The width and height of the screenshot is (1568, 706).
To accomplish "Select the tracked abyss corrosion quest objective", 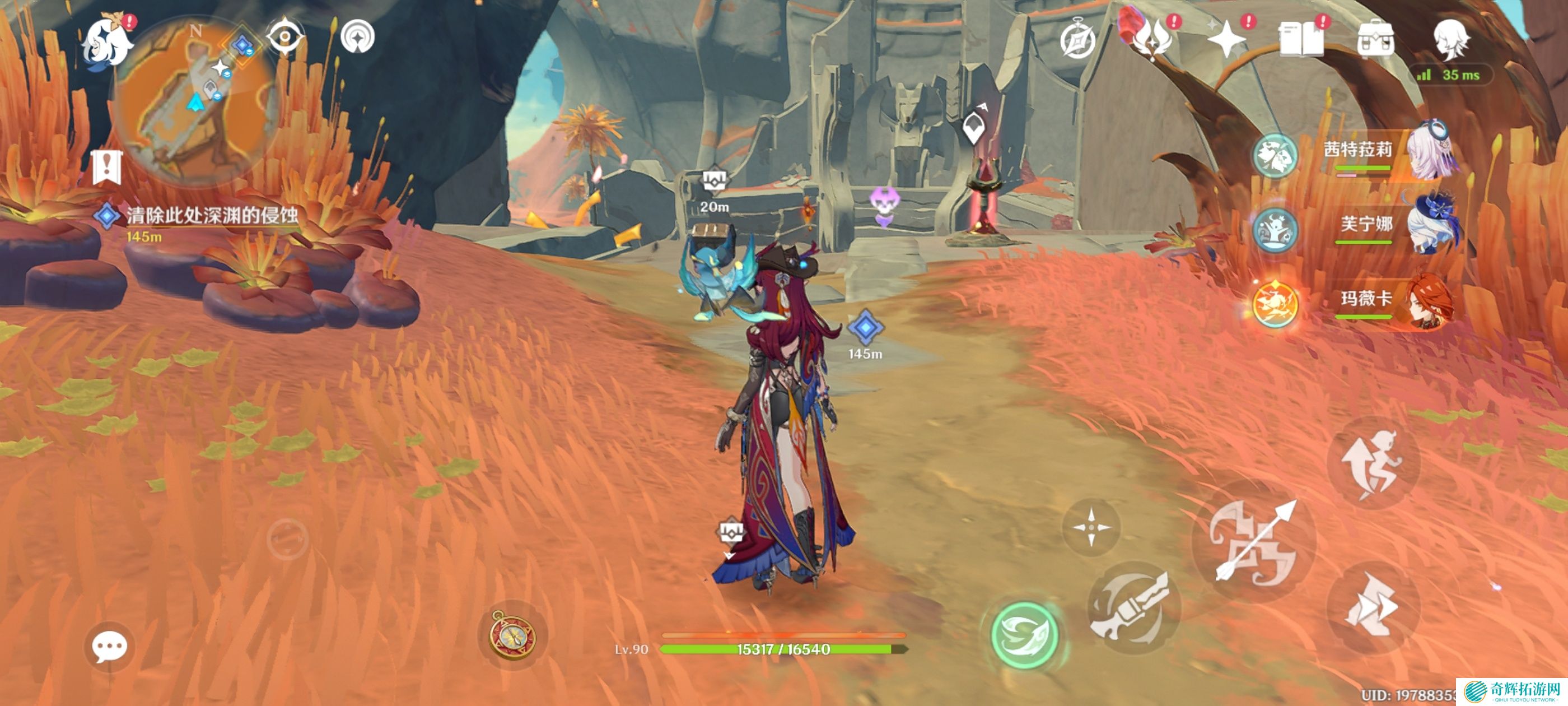I will [x=211, y=215].
